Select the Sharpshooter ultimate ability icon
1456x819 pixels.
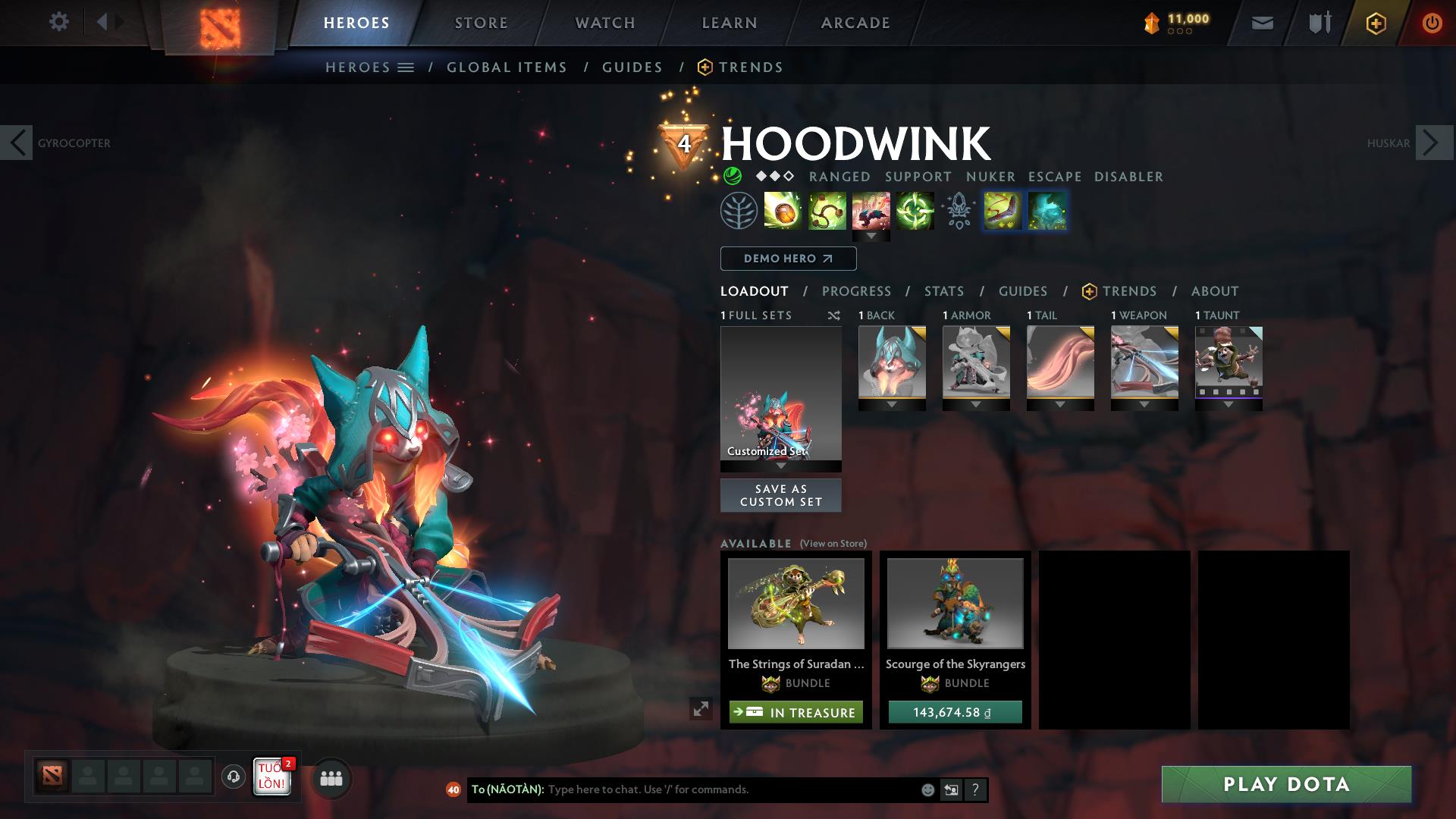pyautogui.click(x=915, y=212)
